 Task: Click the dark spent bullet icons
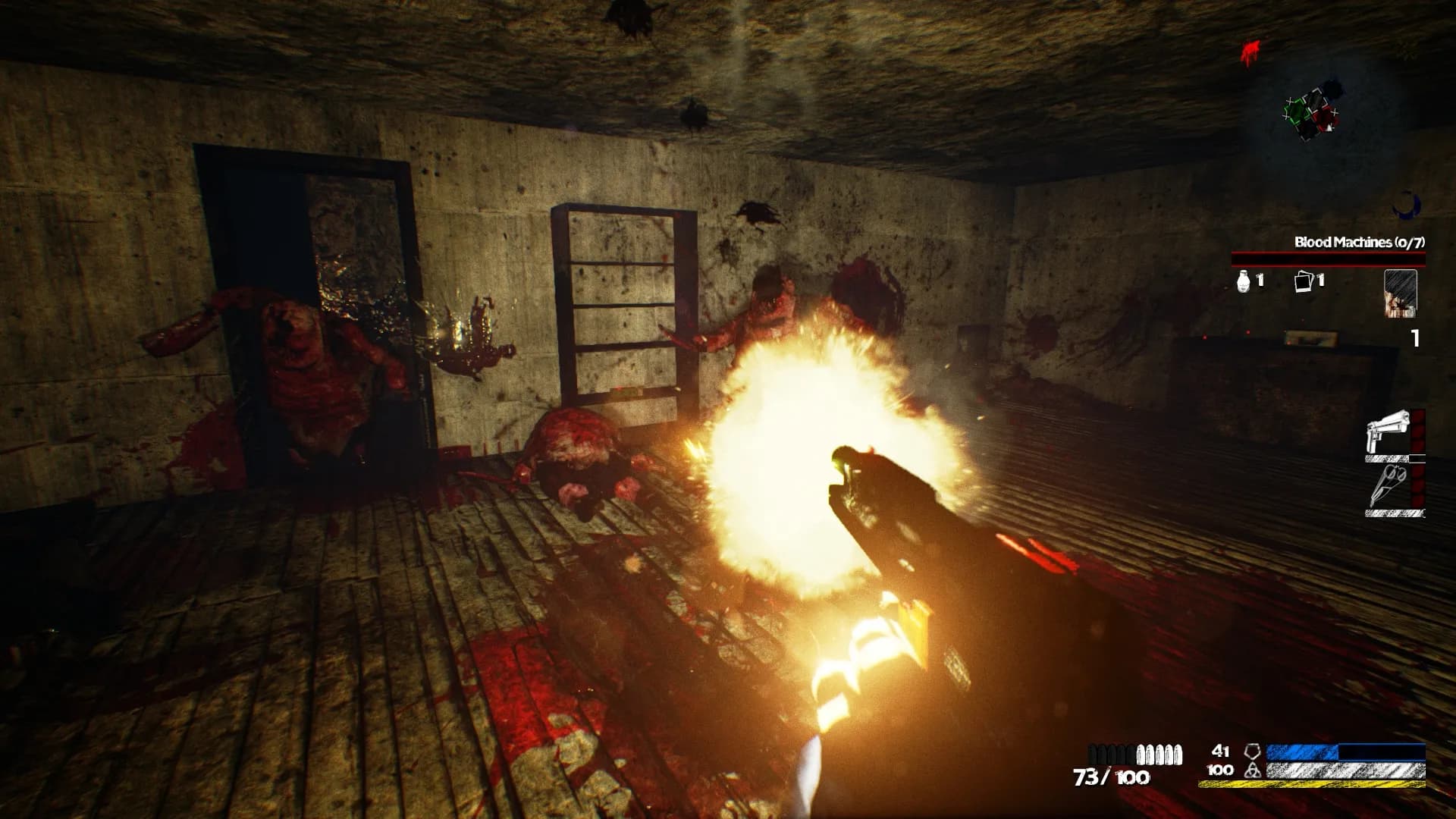pyautogui.click(x=1111, y=755)
